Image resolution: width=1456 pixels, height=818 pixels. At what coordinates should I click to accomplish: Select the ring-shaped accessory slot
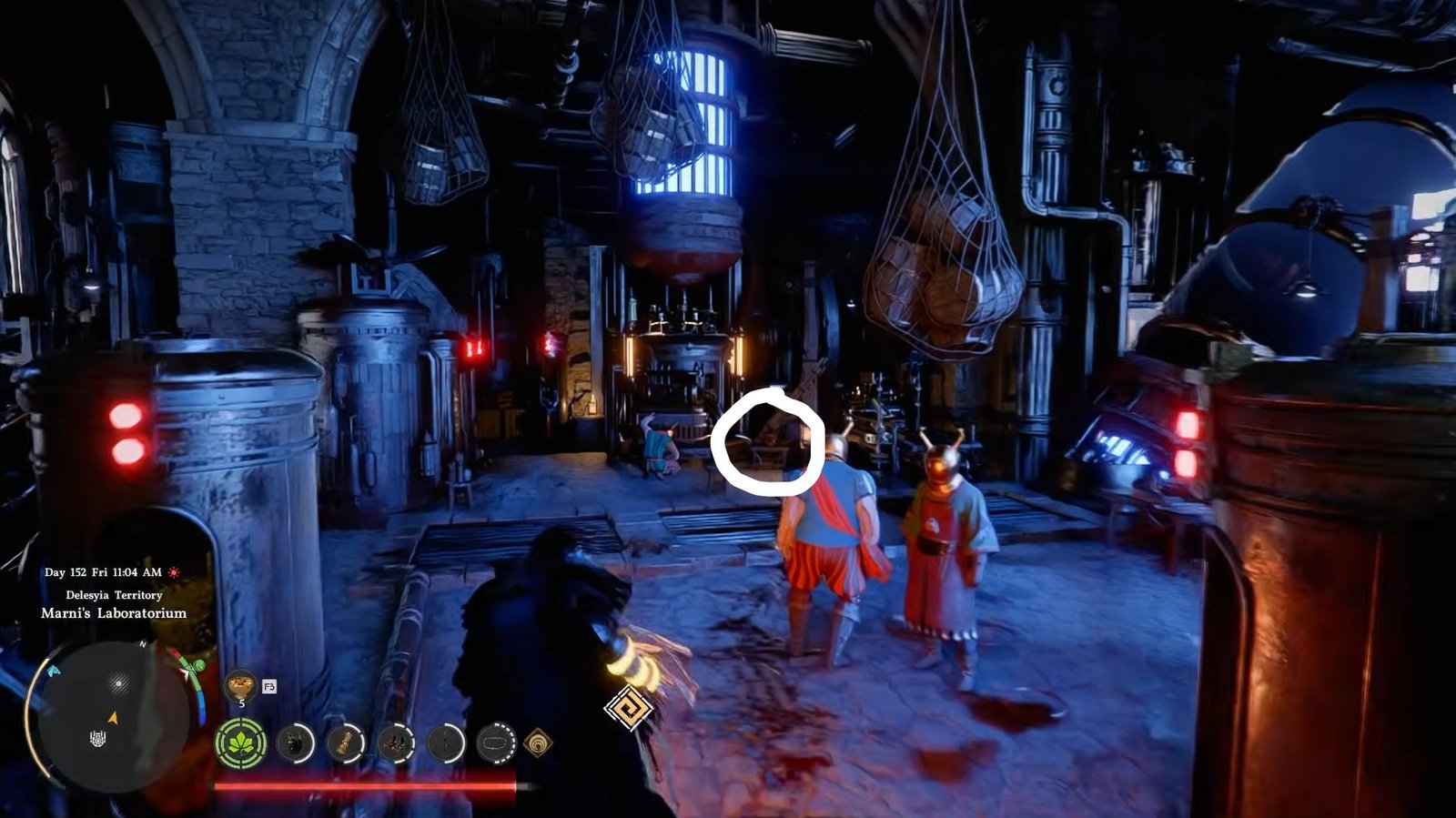(496, 743)
